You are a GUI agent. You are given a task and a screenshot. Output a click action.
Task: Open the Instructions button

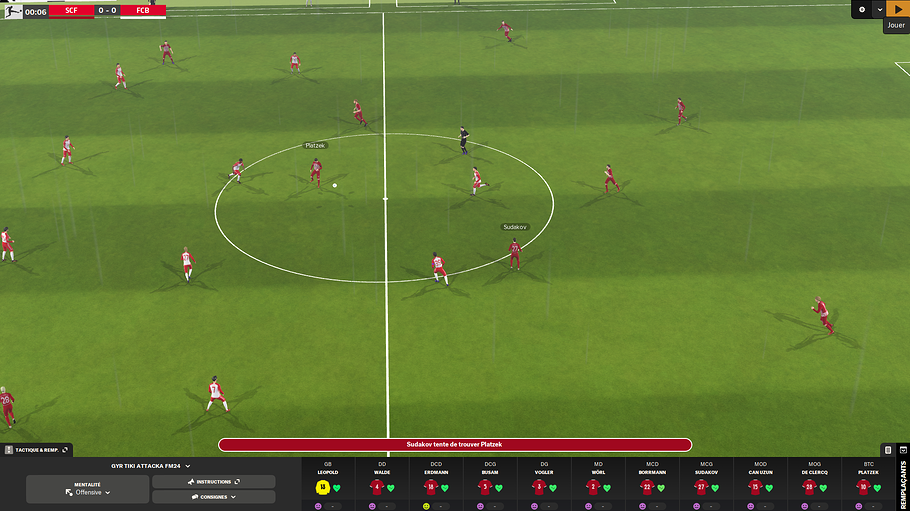[213, 482]
